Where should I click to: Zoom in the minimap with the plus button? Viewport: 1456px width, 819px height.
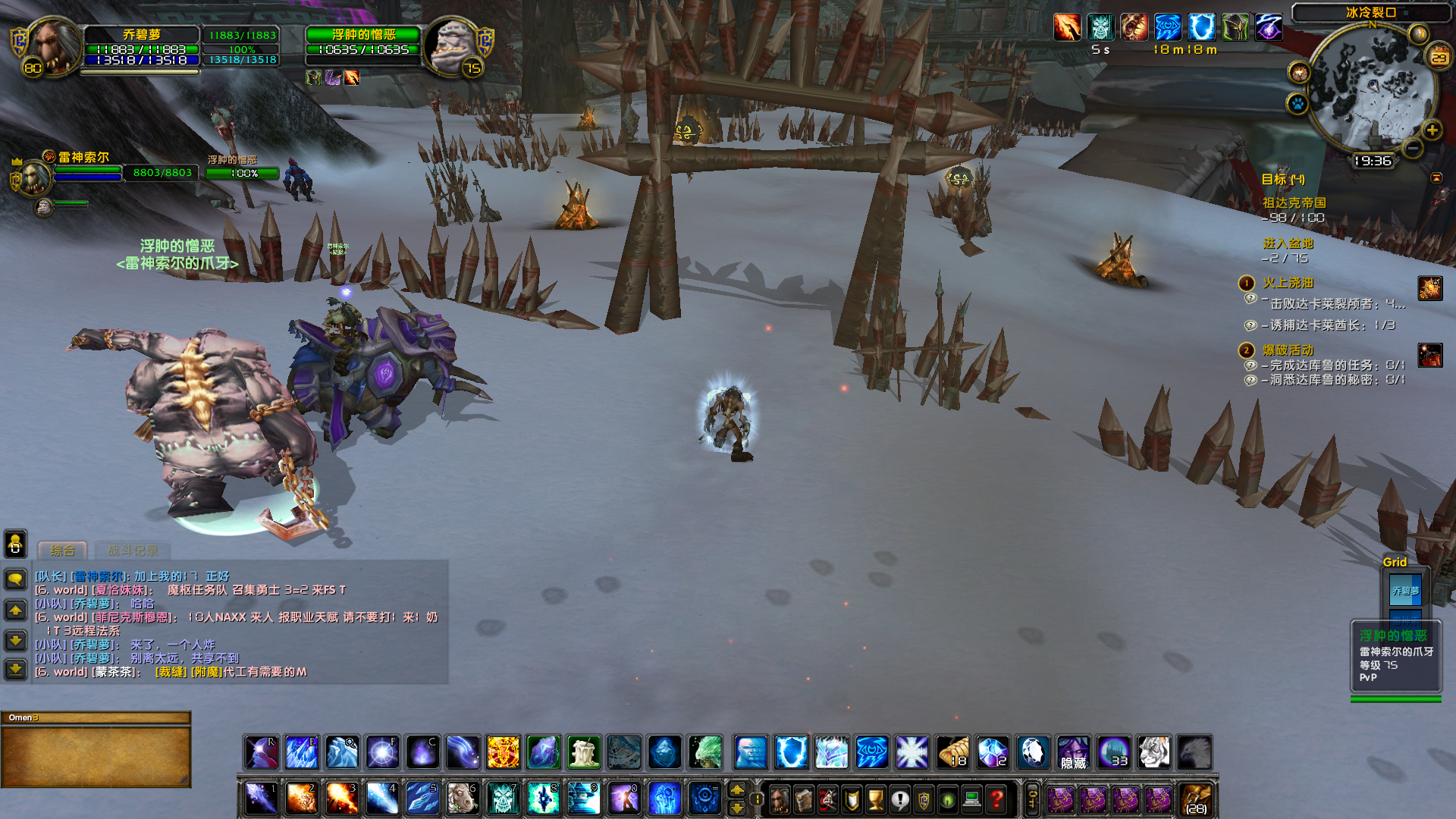pyautogui.click(x=1432, y=130)
